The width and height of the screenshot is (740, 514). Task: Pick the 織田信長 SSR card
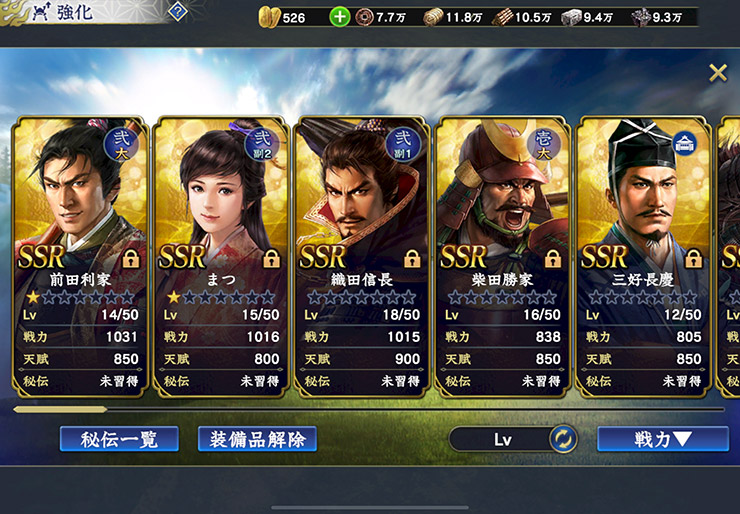[361, 255]
